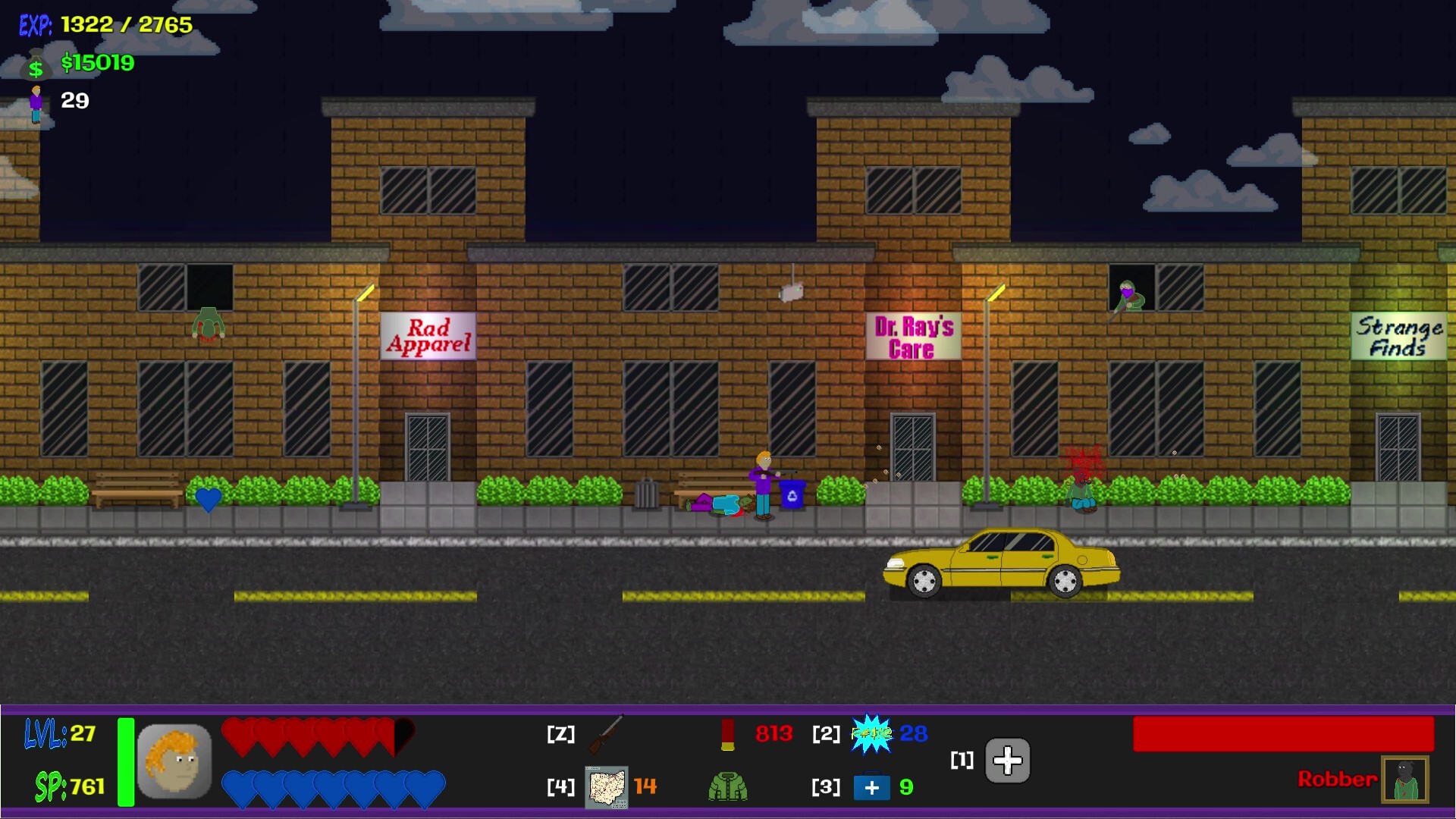Select the map item in slot [4]

click(607, 788)
